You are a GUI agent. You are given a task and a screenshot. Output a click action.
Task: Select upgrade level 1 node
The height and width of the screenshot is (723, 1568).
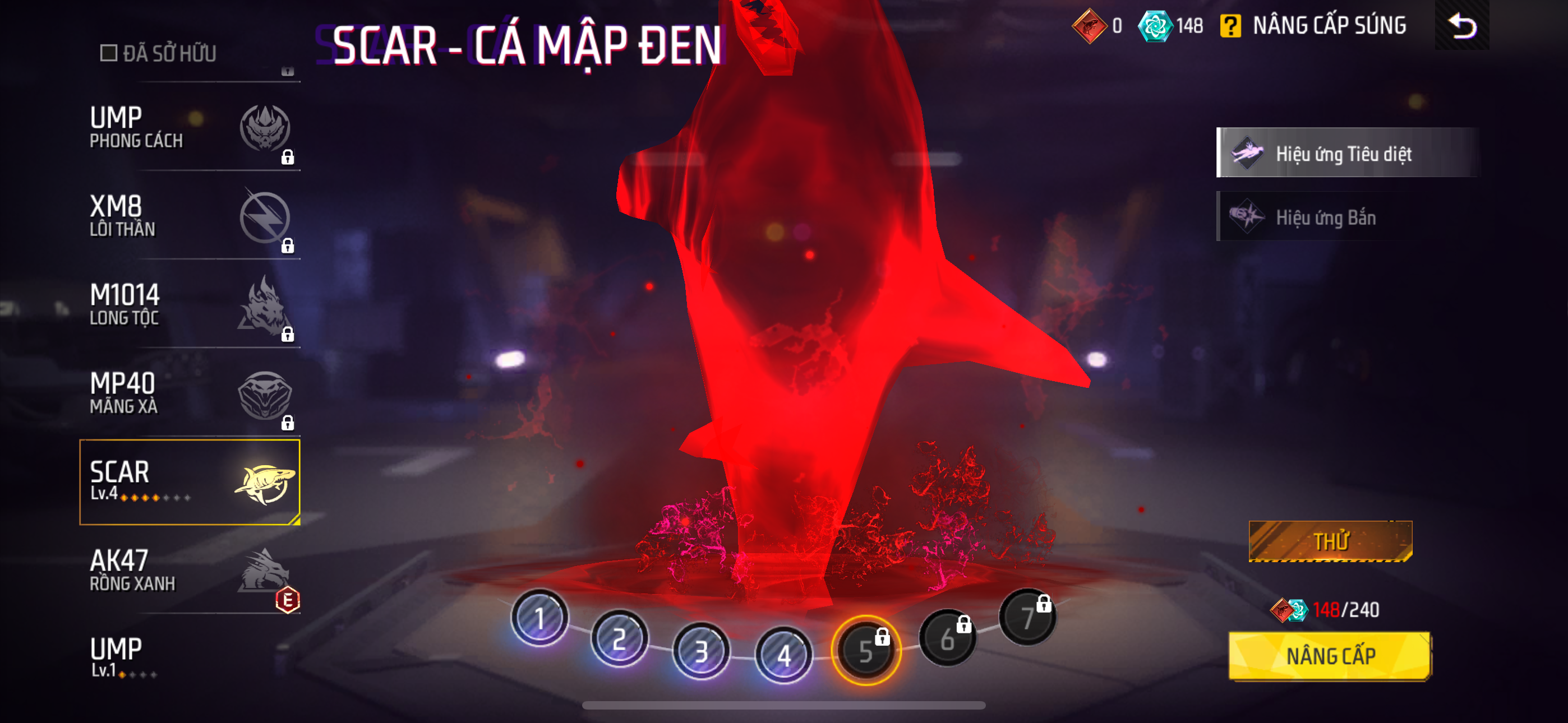(539, 618)
